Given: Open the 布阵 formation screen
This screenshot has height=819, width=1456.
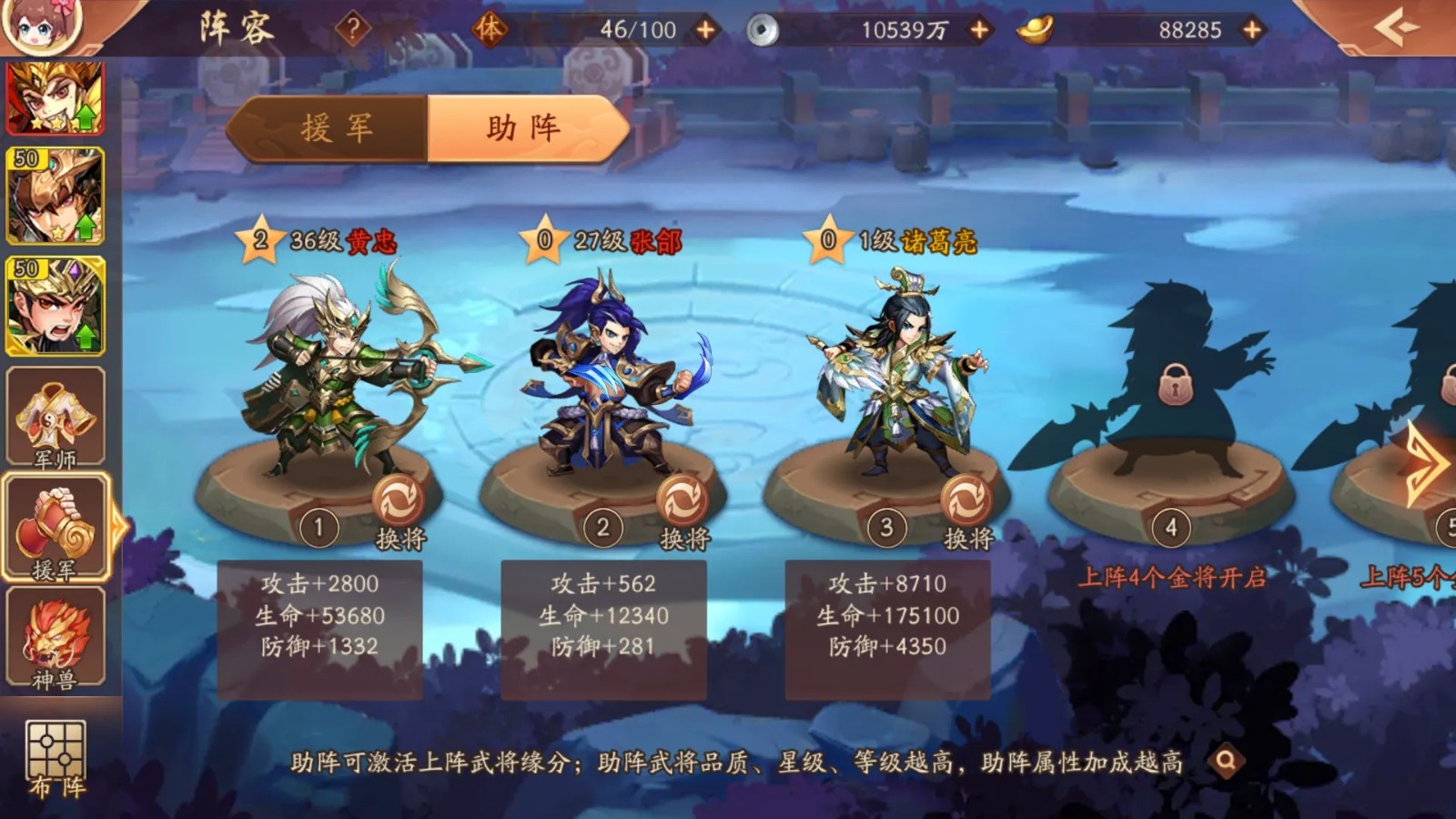Looking at the screenshot, I should [56, 757].
